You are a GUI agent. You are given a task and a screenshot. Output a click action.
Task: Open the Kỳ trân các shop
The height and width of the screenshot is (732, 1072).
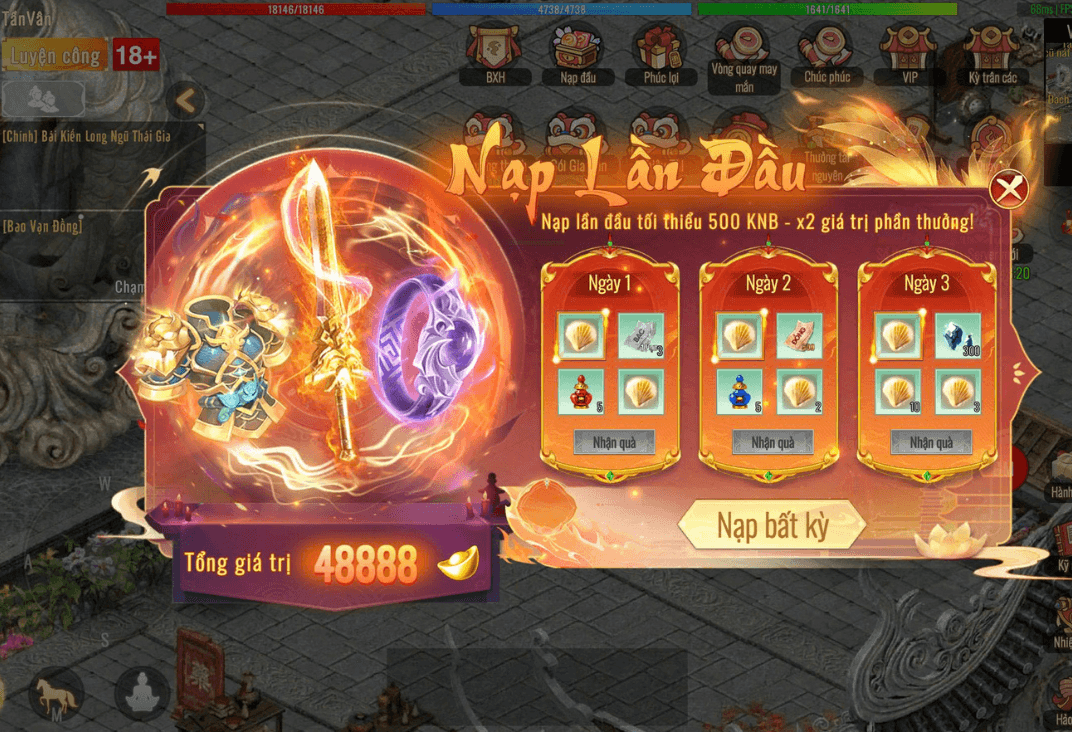pos(992,52)
